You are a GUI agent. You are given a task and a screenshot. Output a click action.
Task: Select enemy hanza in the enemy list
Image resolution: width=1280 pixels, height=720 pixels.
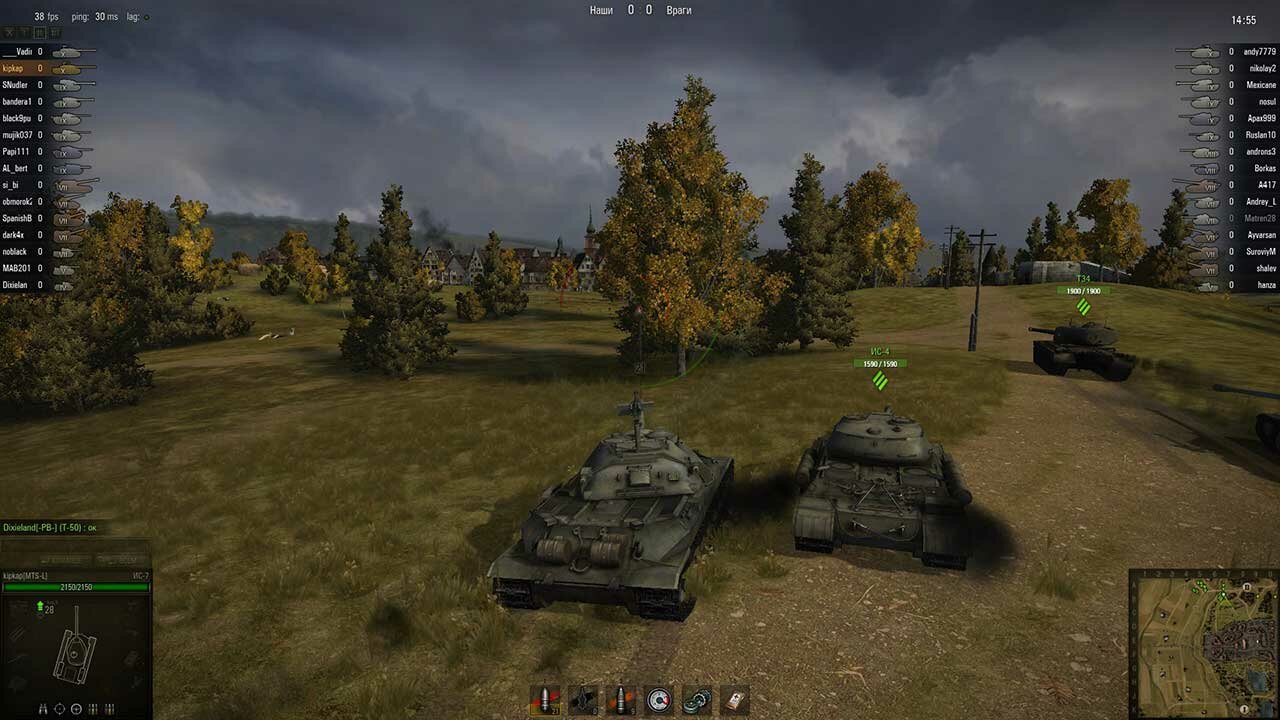pos(1265,285)
